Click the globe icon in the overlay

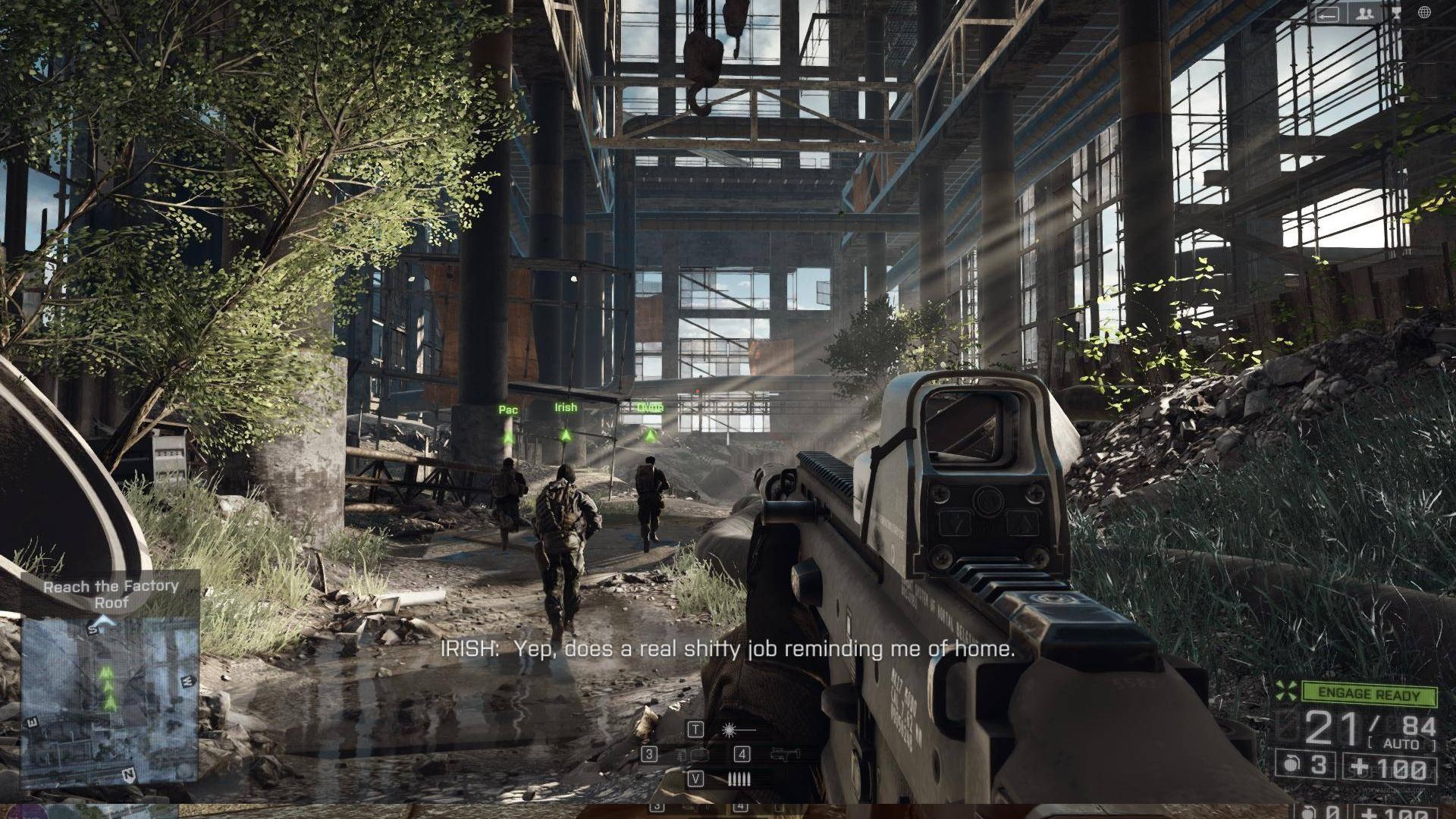[1424, 12]
